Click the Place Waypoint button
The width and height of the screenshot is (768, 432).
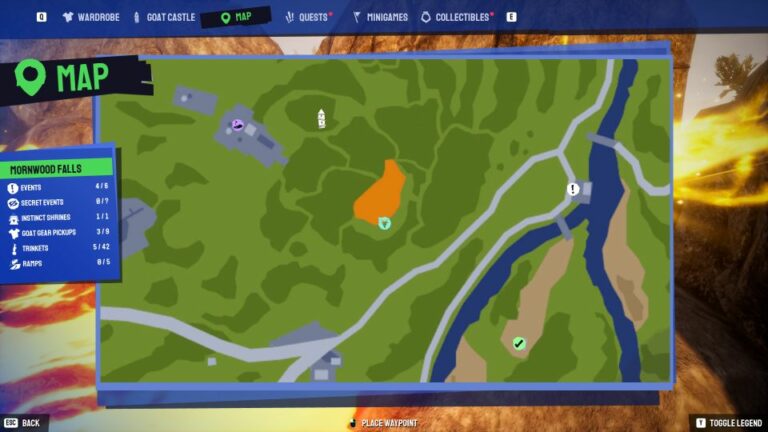coord(384,423)
